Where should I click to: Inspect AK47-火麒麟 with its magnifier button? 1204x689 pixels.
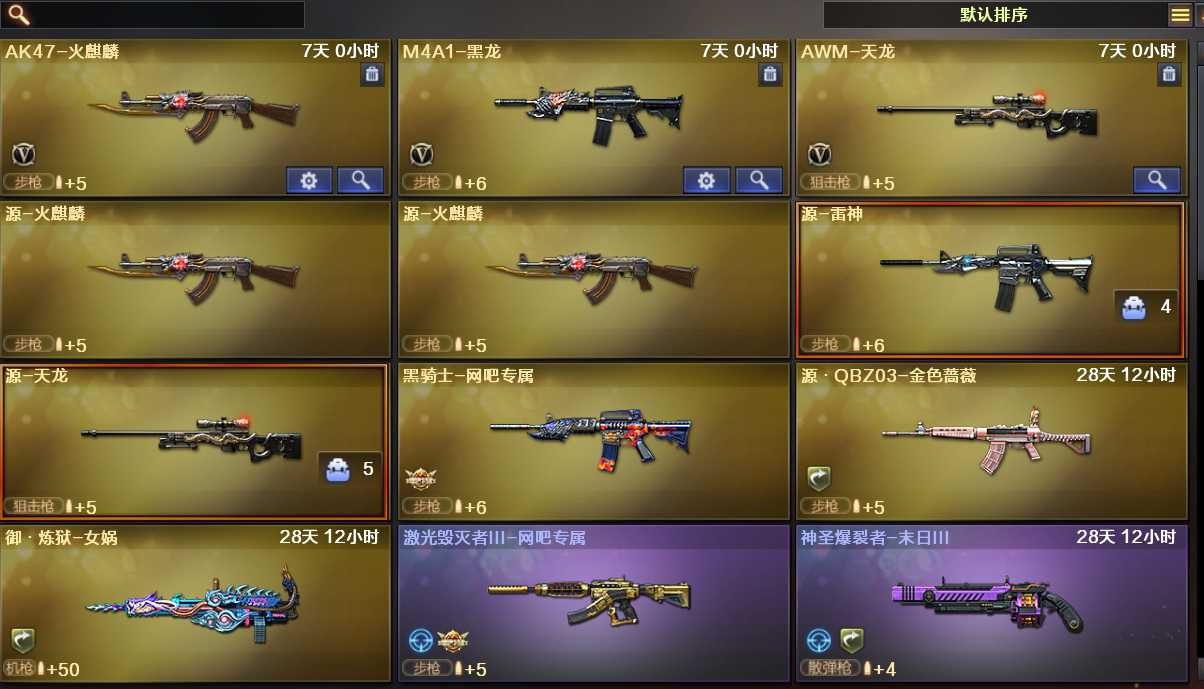(x=360, y=180)
